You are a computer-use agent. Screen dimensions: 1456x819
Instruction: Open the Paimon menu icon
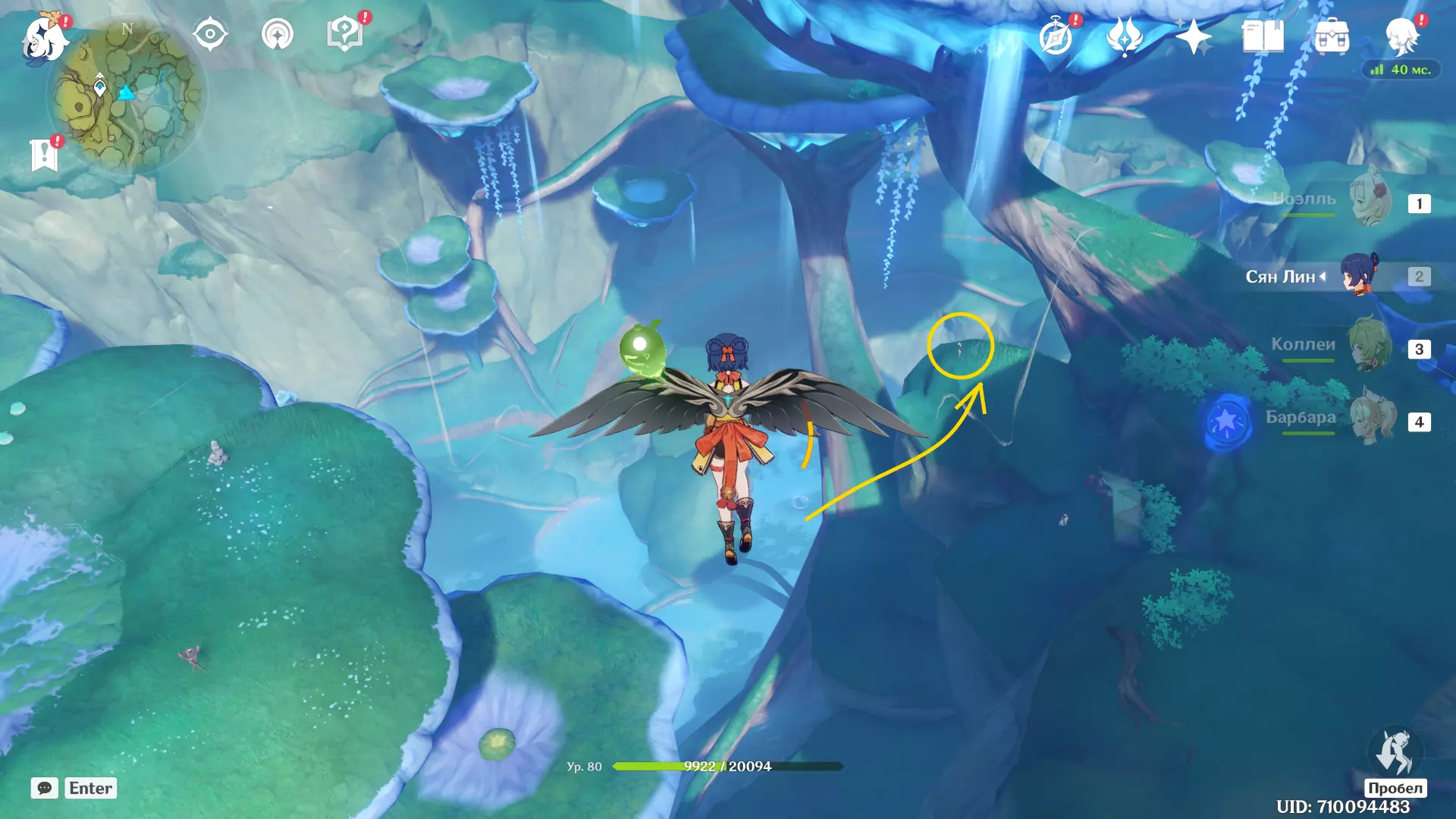44,38
